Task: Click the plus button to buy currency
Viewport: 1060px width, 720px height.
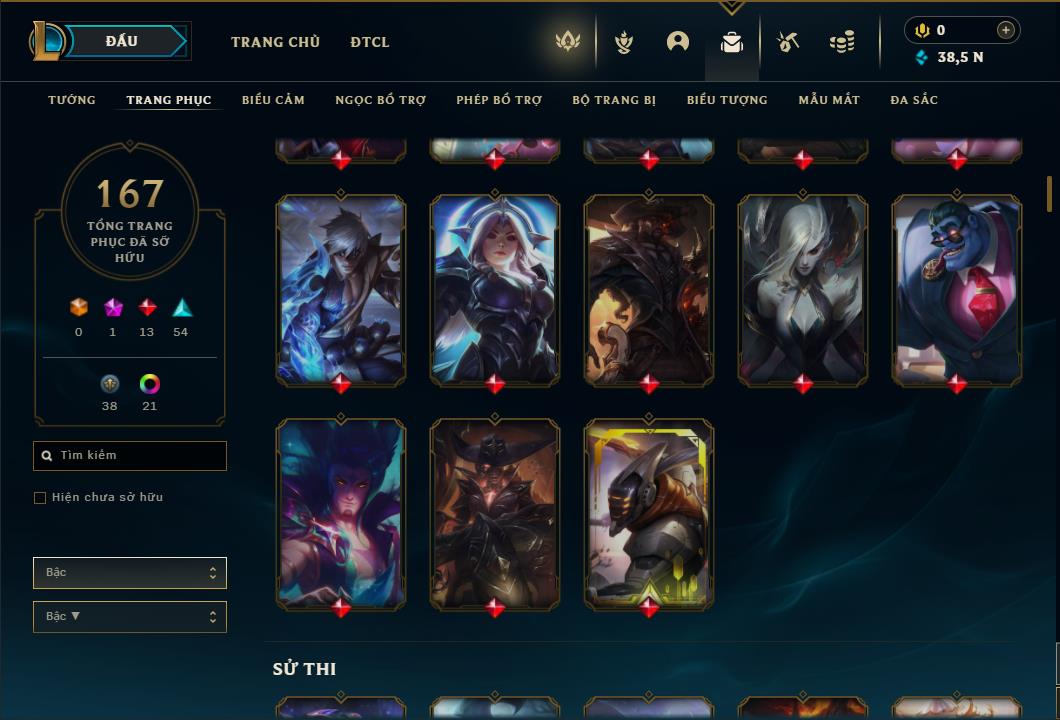Action: [1006, 30]
